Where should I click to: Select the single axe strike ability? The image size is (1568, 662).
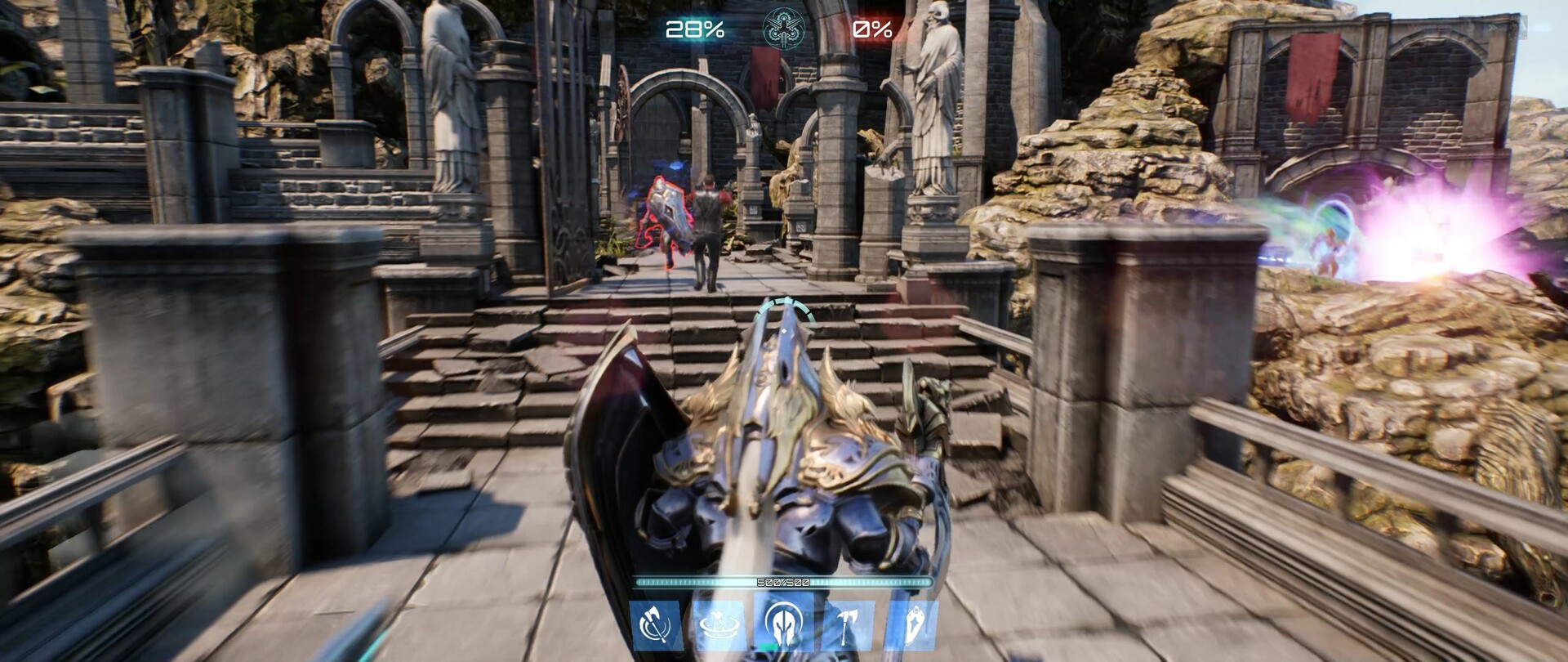tap(848, 625)
